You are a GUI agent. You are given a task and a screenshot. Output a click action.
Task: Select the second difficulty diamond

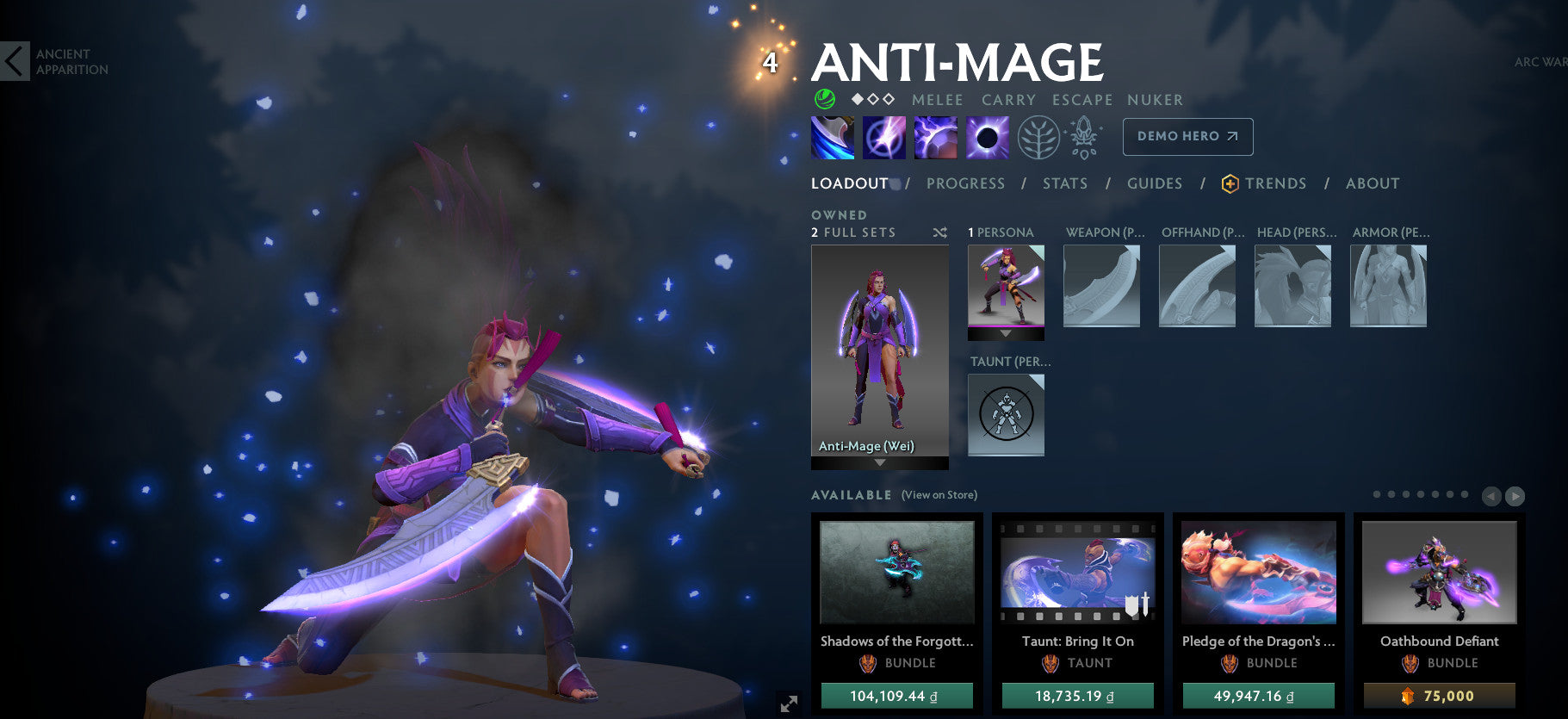pos(871,99)
